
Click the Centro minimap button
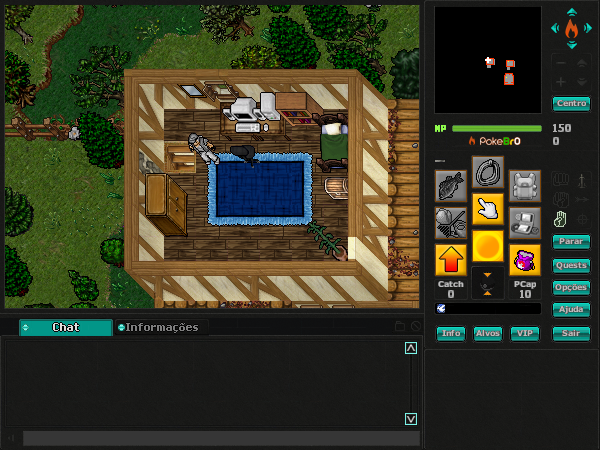coord(571,104)
